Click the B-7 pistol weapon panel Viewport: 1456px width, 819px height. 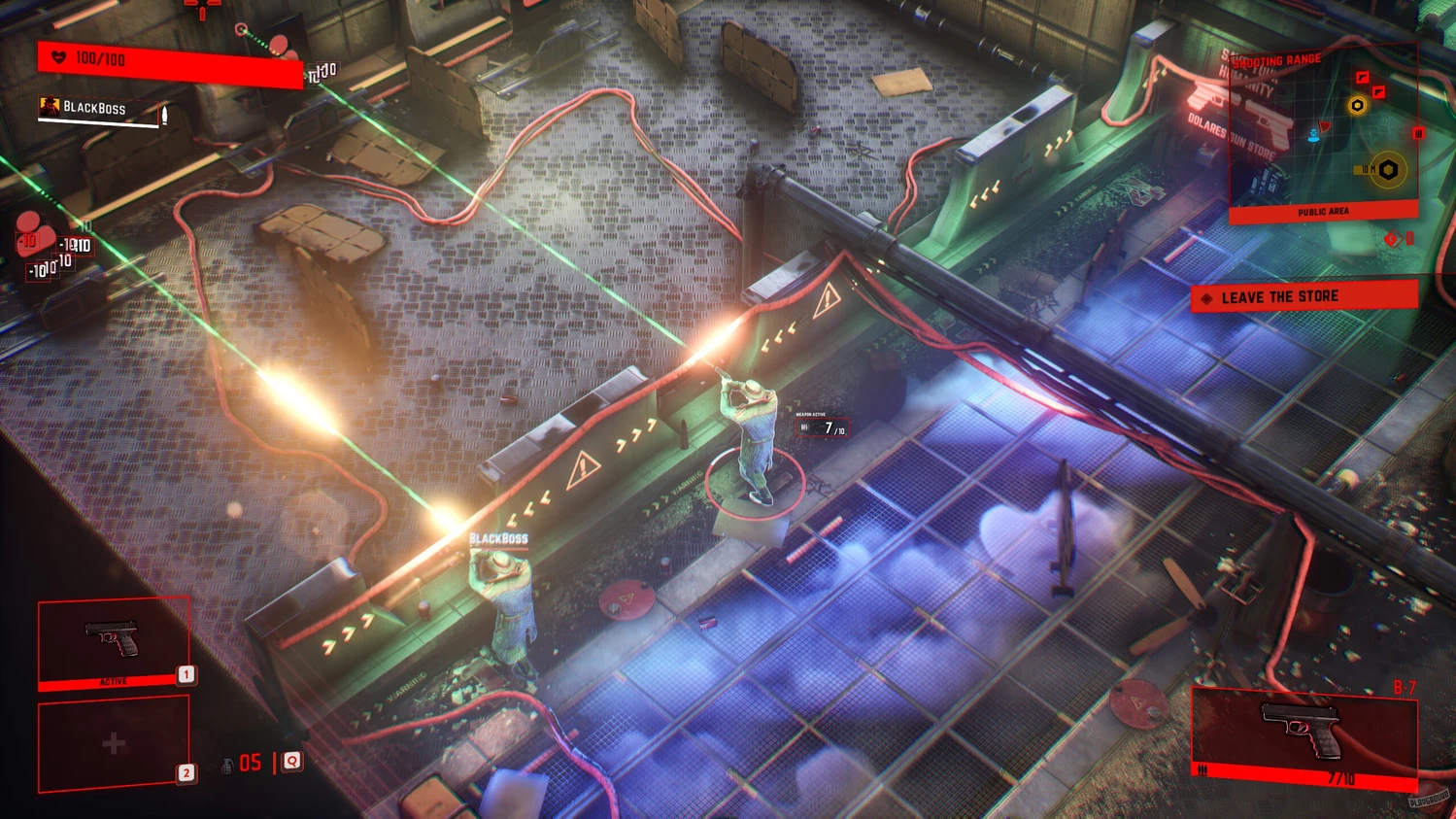1304,735
